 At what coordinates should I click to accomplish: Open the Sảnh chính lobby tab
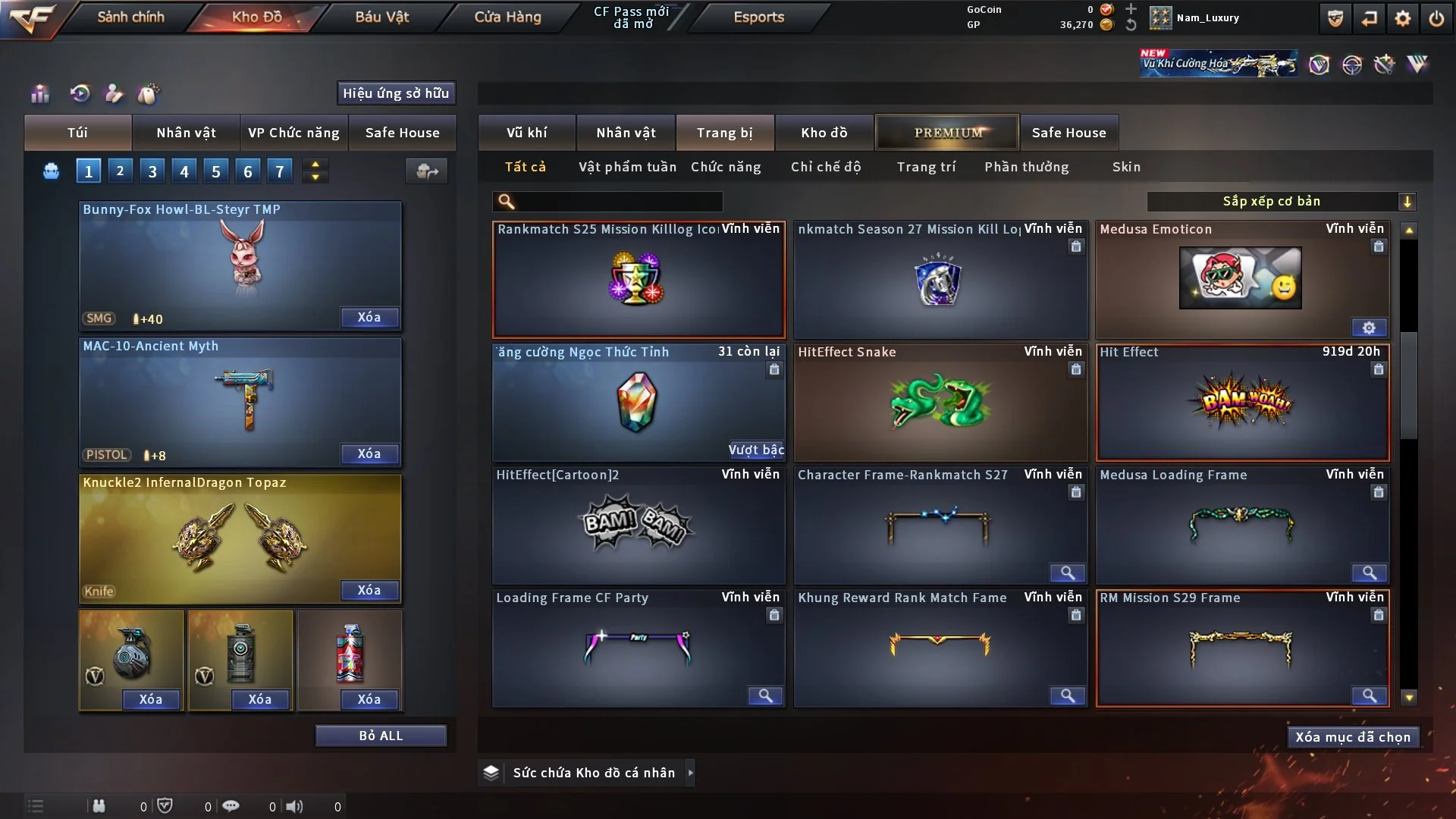[130, 17]
